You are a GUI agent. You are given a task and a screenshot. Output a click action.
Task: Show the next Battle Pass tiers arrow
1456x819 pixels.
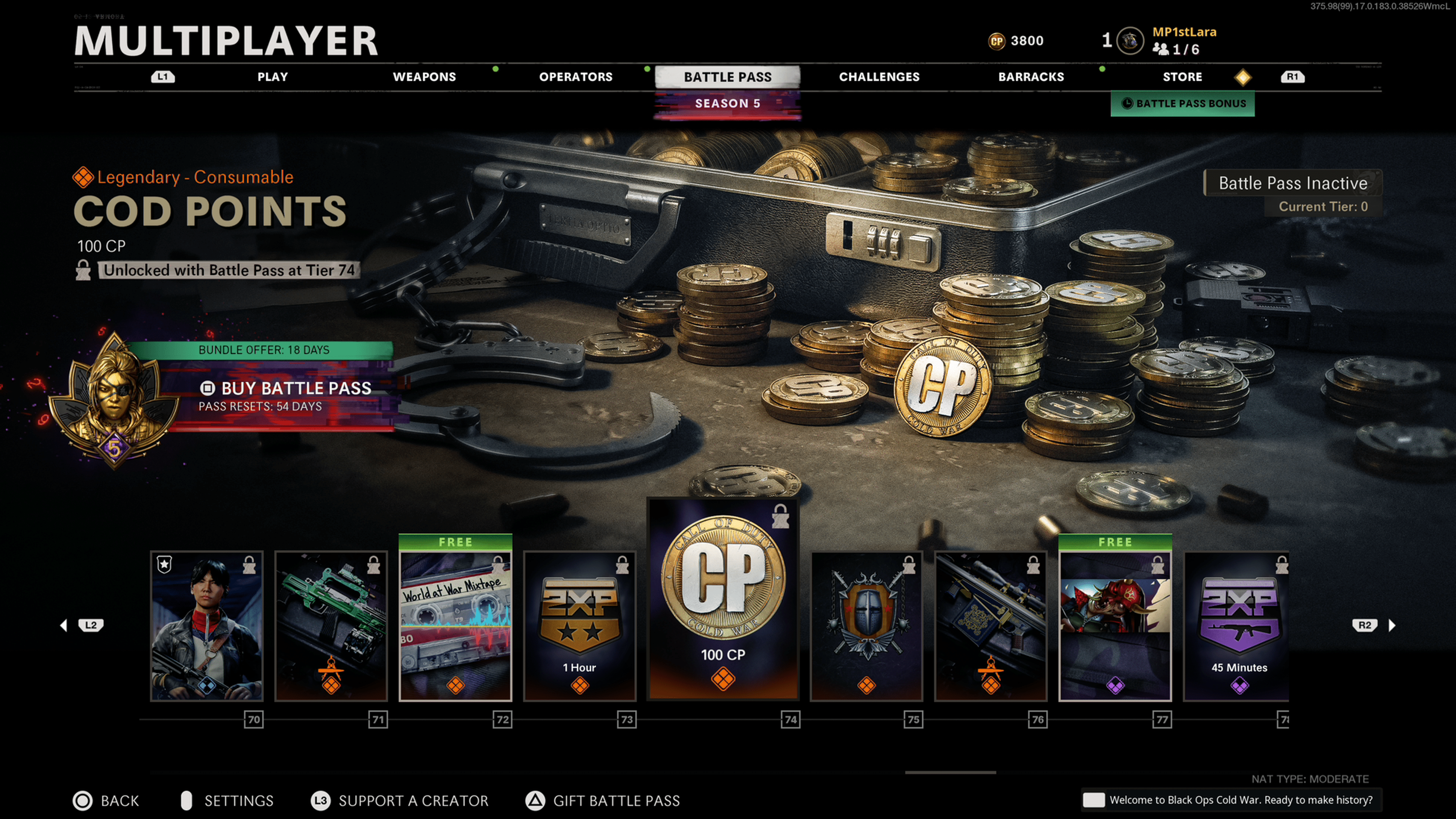pos(1392,625)
